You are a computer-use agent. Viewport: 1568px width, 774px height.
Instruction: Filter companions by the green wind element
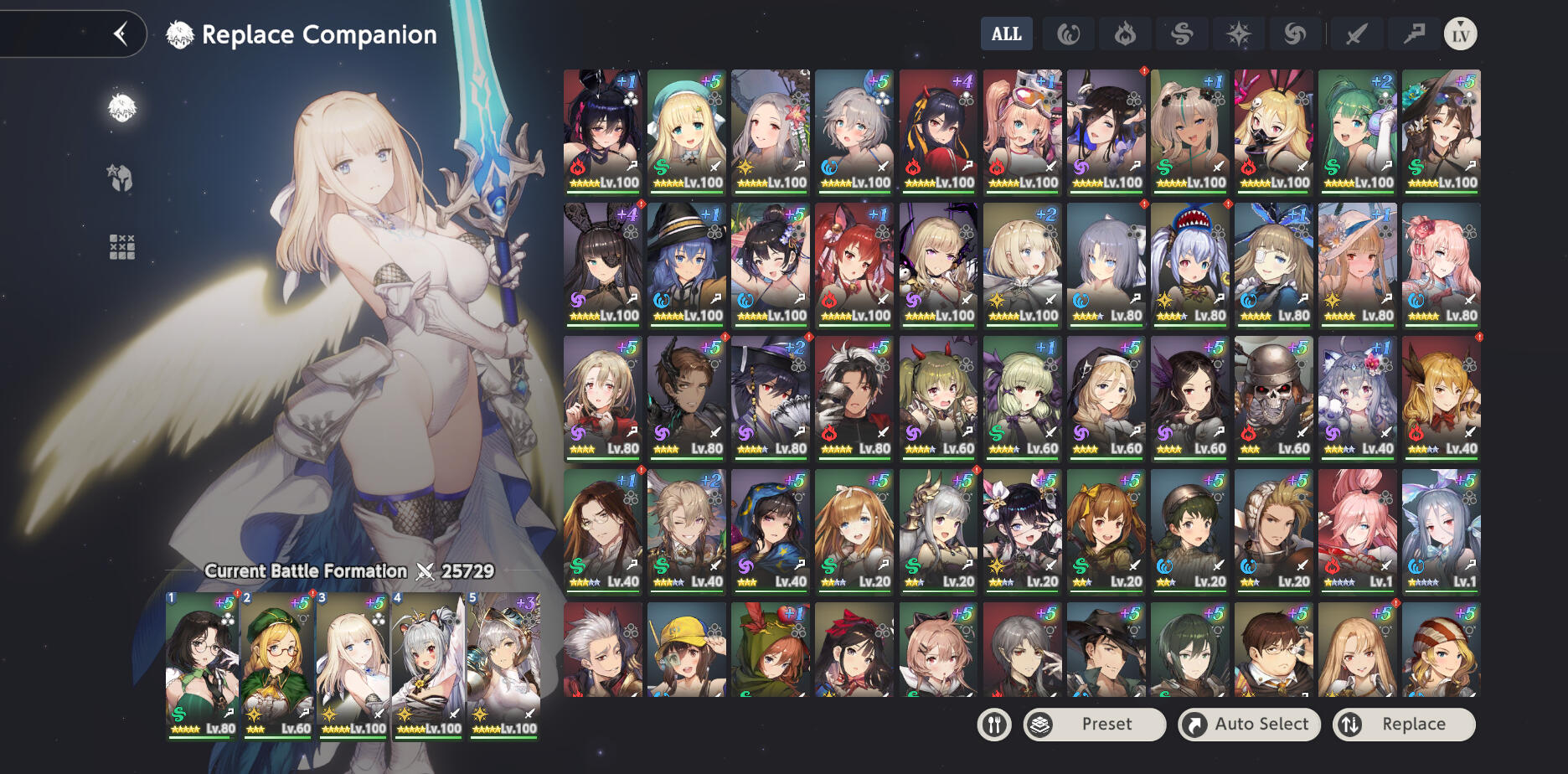[1182, 34]
